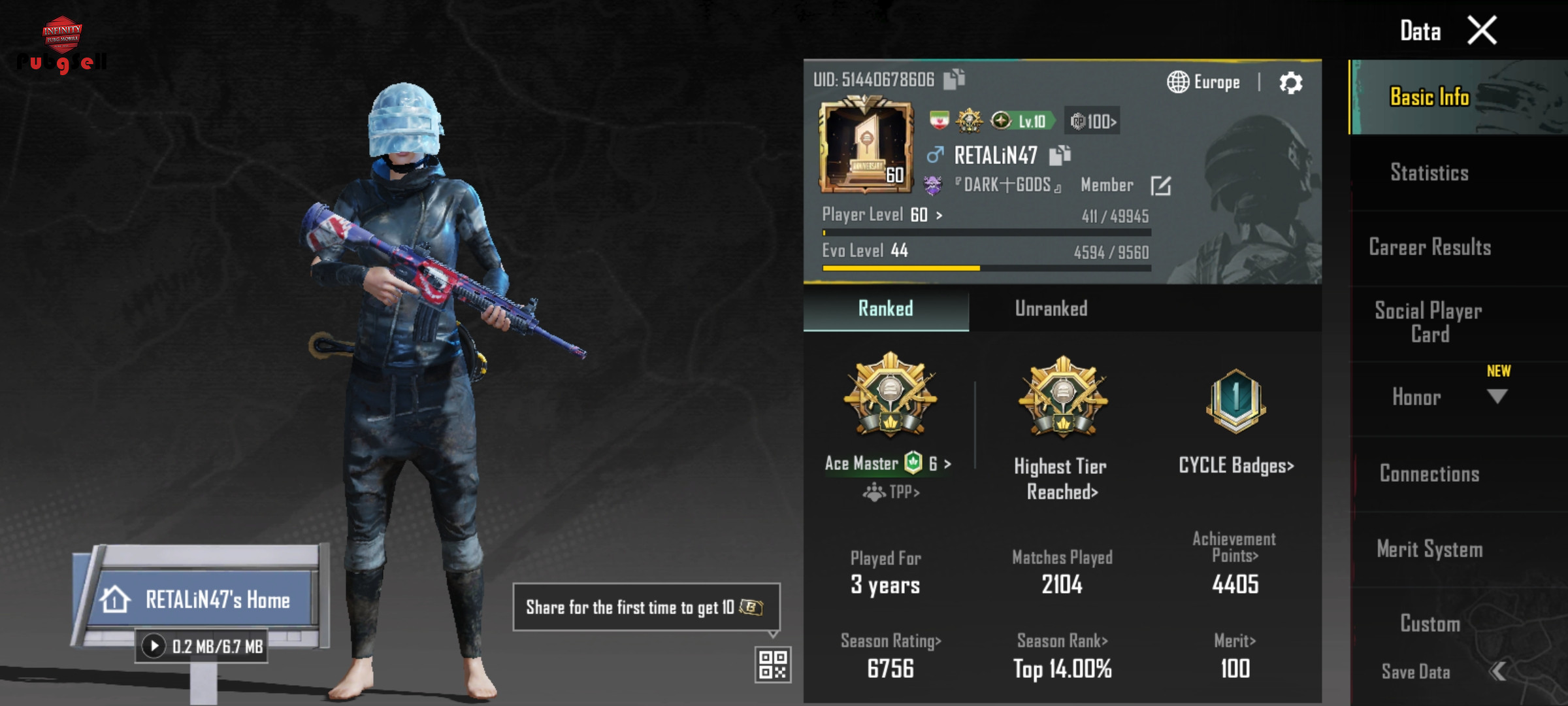Edit the clan member signature
1568x706 pixels.
tap(1160, 186)
